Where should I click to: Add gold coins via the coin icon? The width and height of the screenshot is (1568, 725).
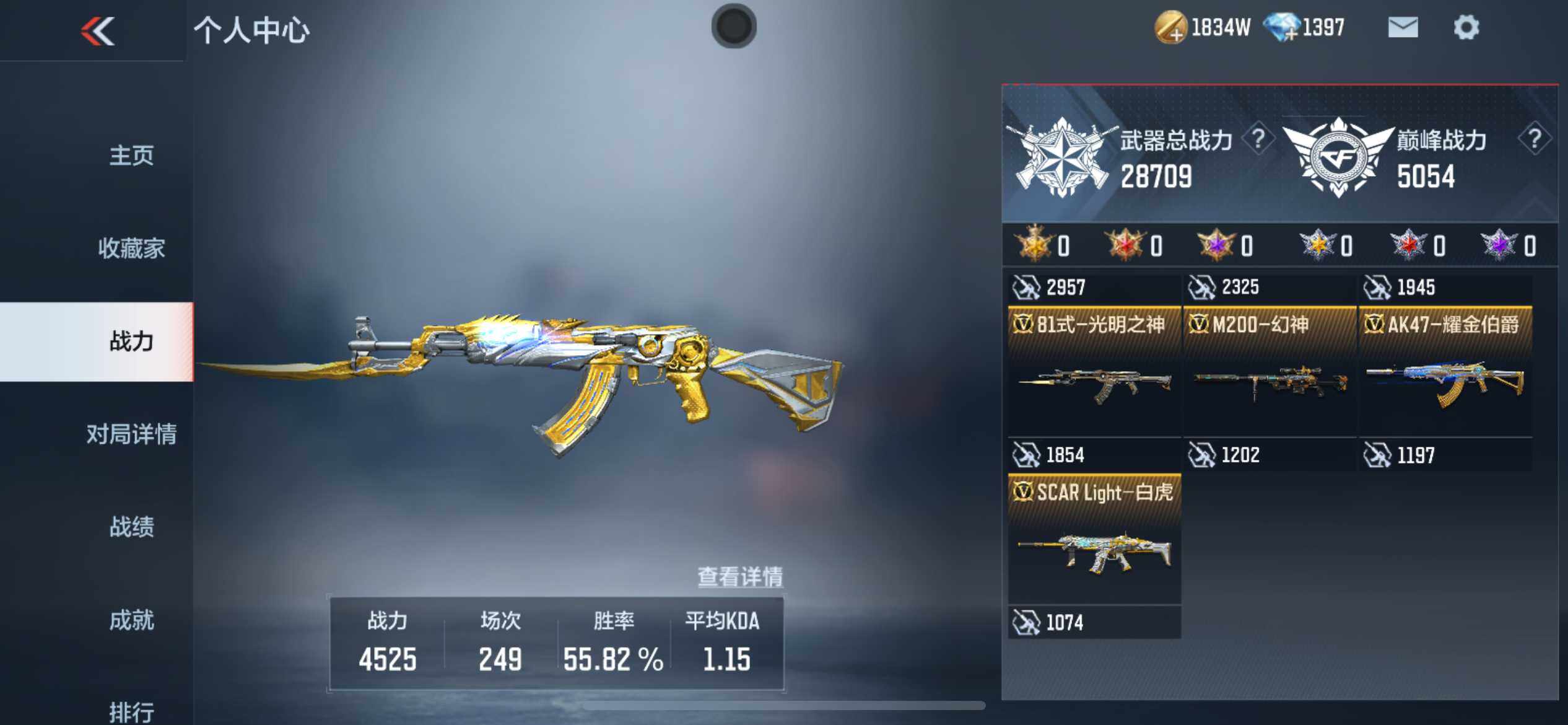click(1170, 28)
